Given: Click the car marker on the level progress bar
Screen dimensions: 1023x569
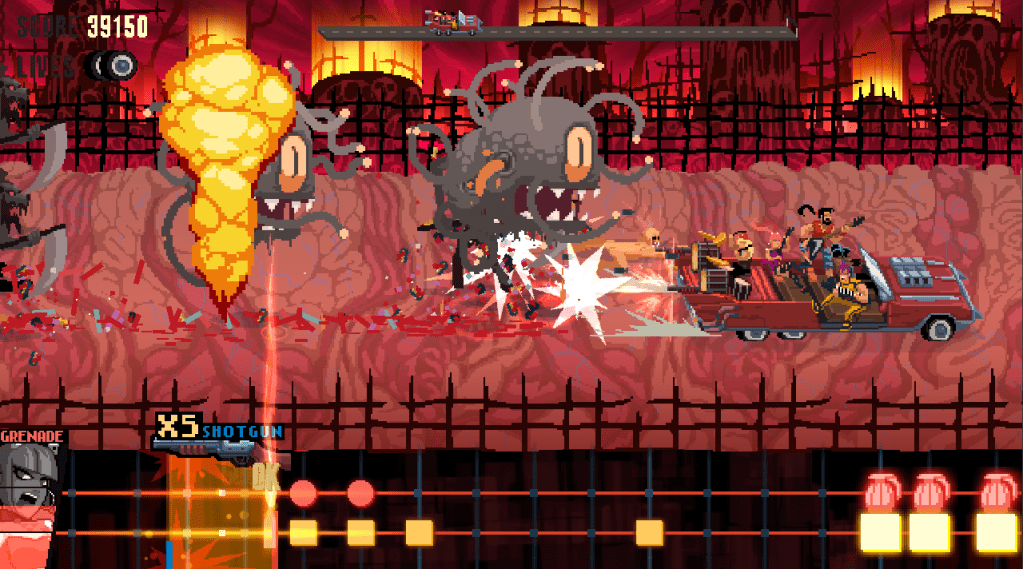Looking at the screenshot, I should coord(453,18).
